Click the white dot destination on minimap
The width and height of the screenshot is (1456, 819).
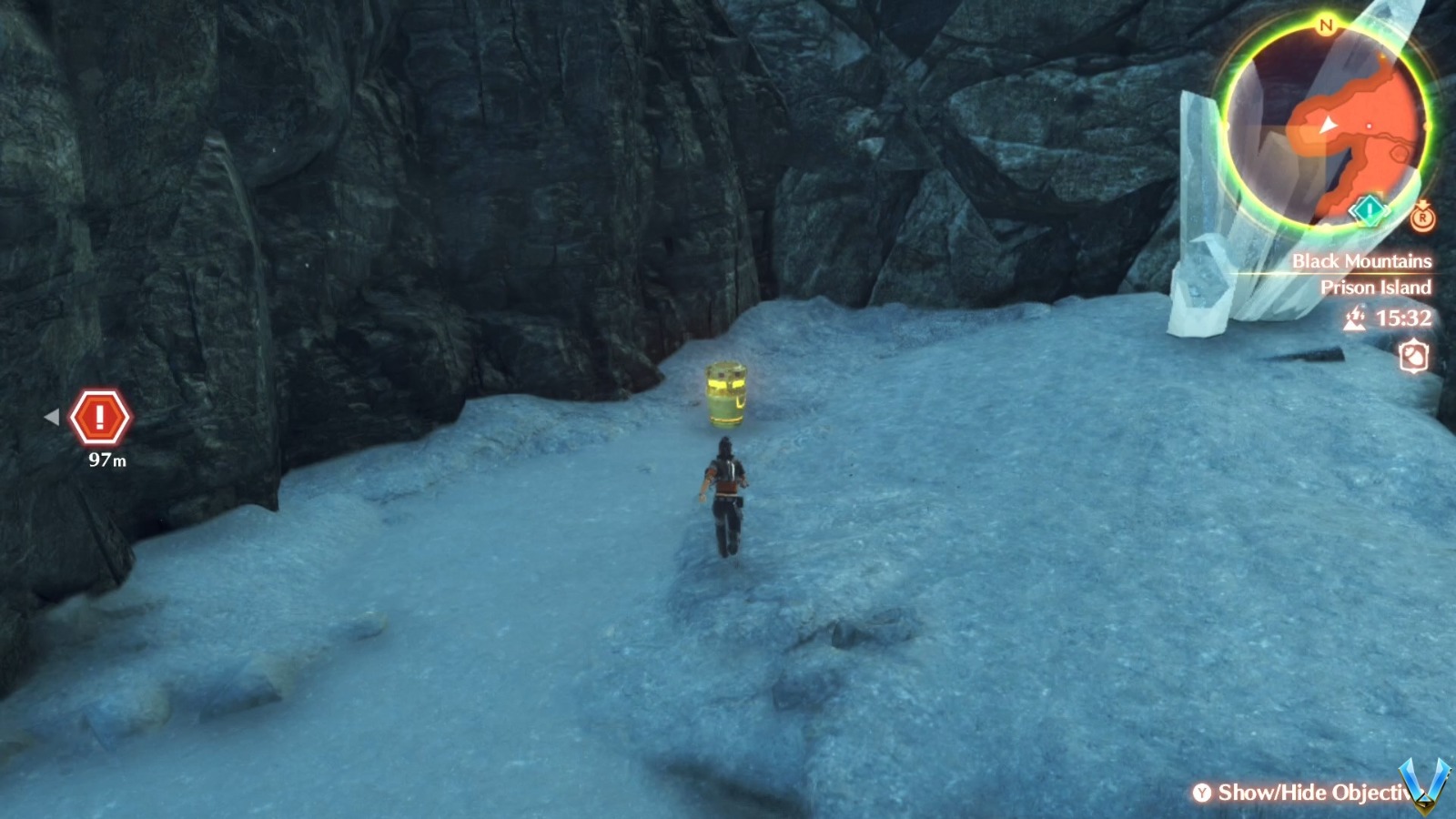coord(1368,126)
